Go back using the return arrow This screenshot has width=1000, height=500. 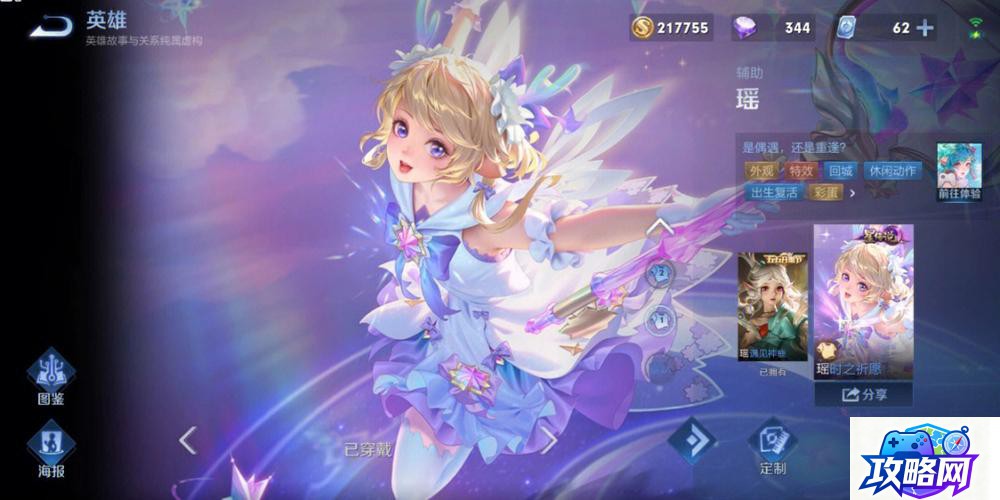click(49, 27)
